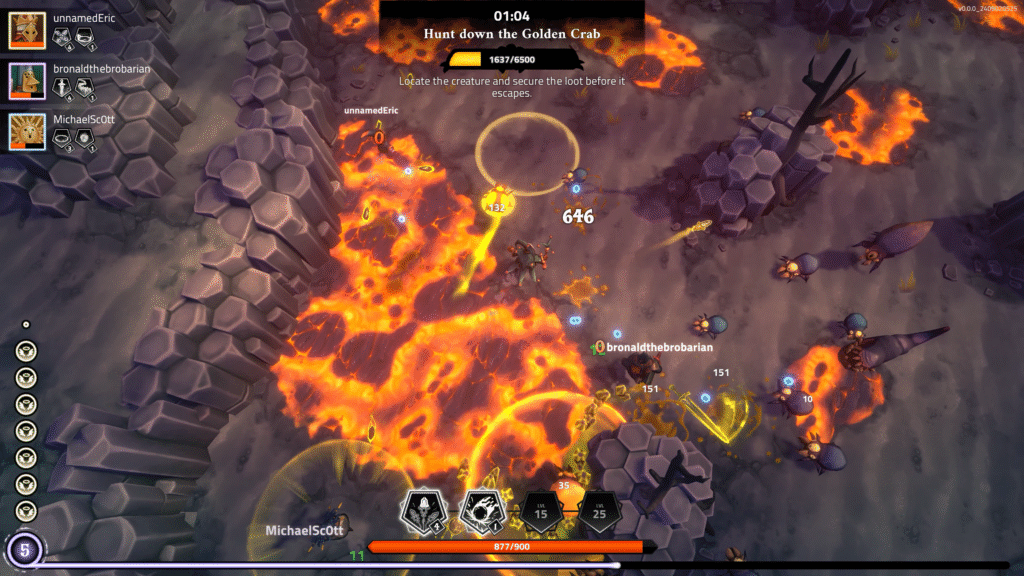
Task: Select MichaelSc0tt's sun-face portrait
Action: pos(27,132)
